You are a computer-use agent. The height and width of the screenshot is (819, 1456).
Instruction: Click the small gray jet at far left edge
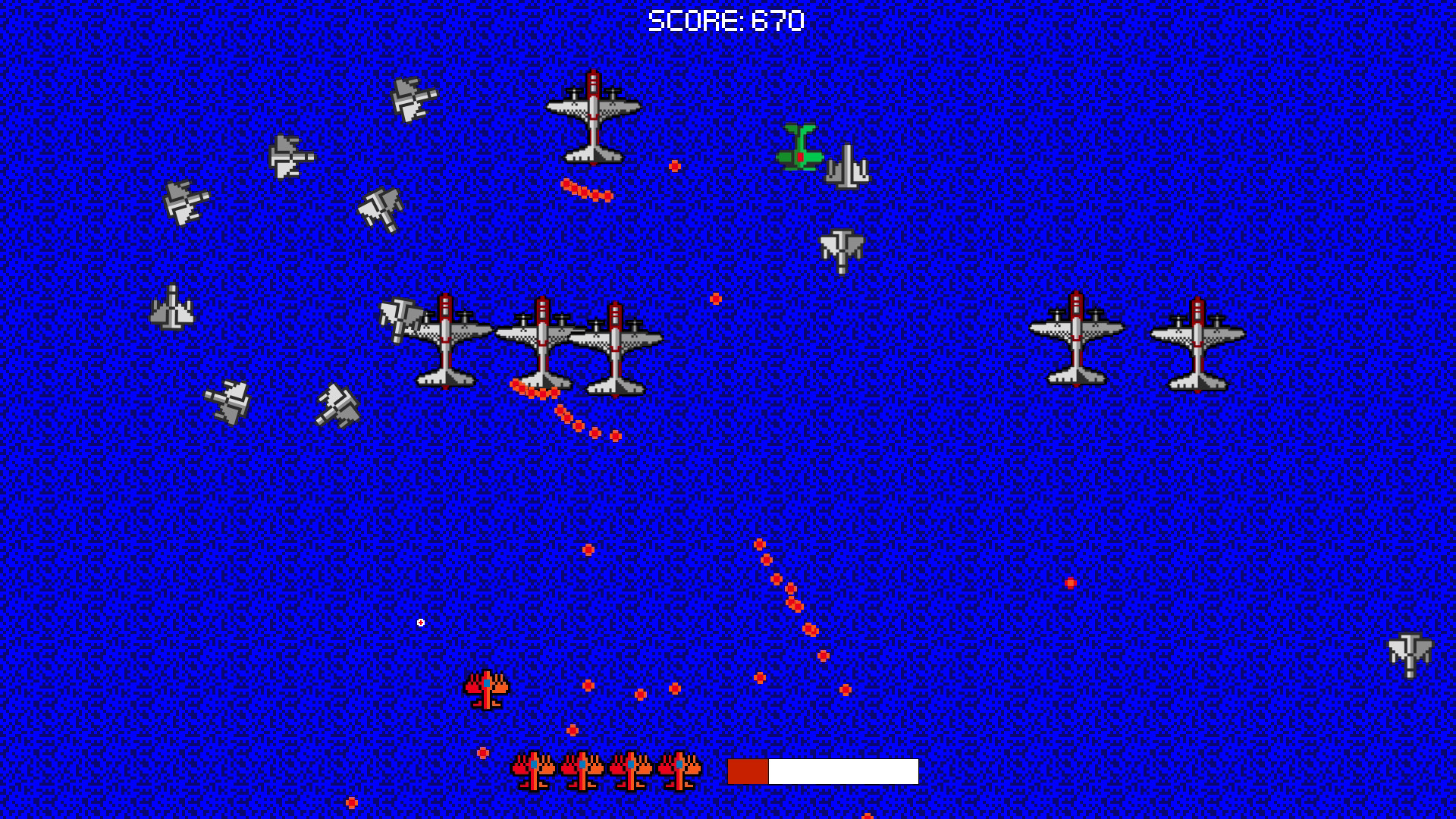coord(173,307)
